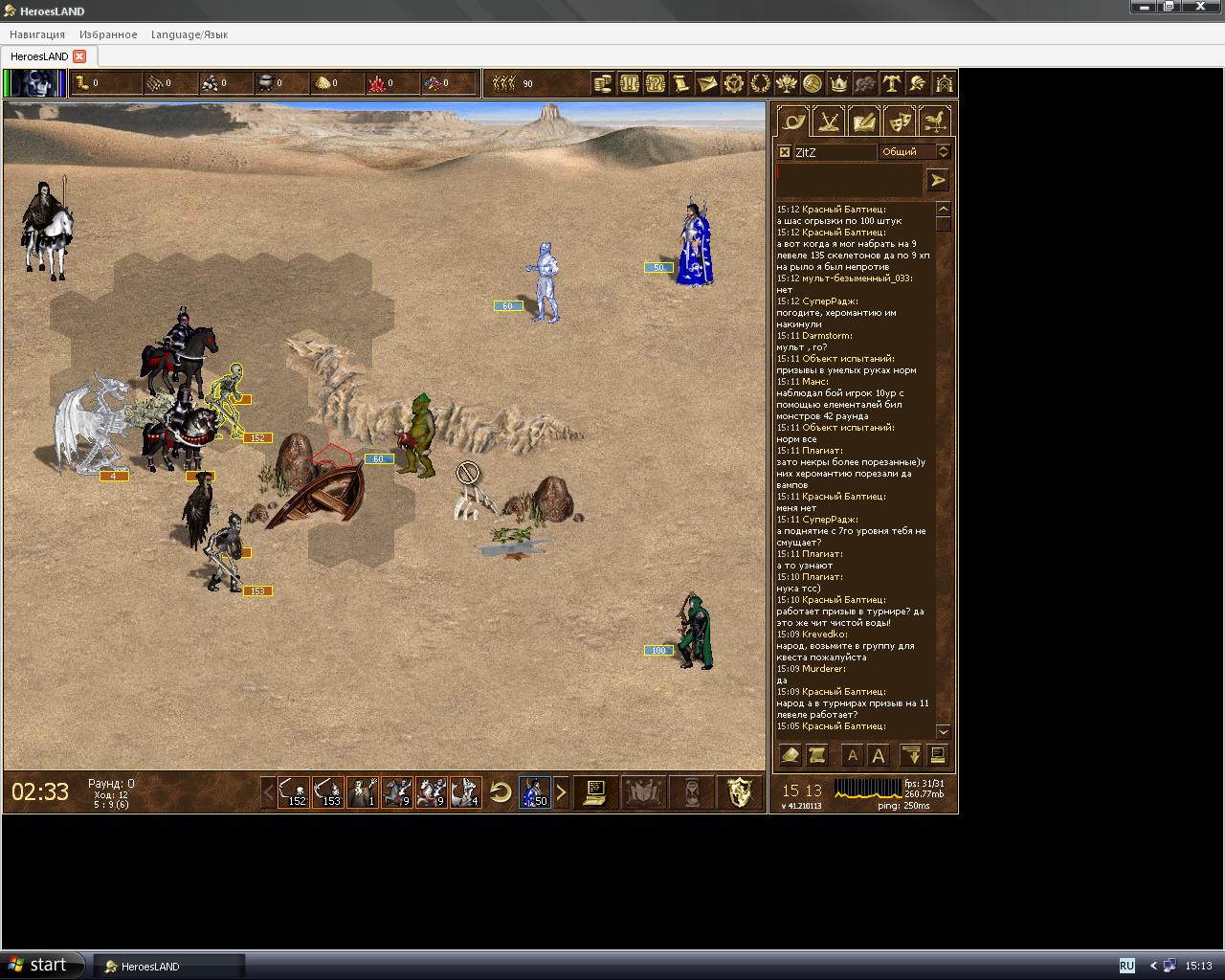Screen dimensions: 1225x980
Task: Open the Навигация menu
Action: 37,34
